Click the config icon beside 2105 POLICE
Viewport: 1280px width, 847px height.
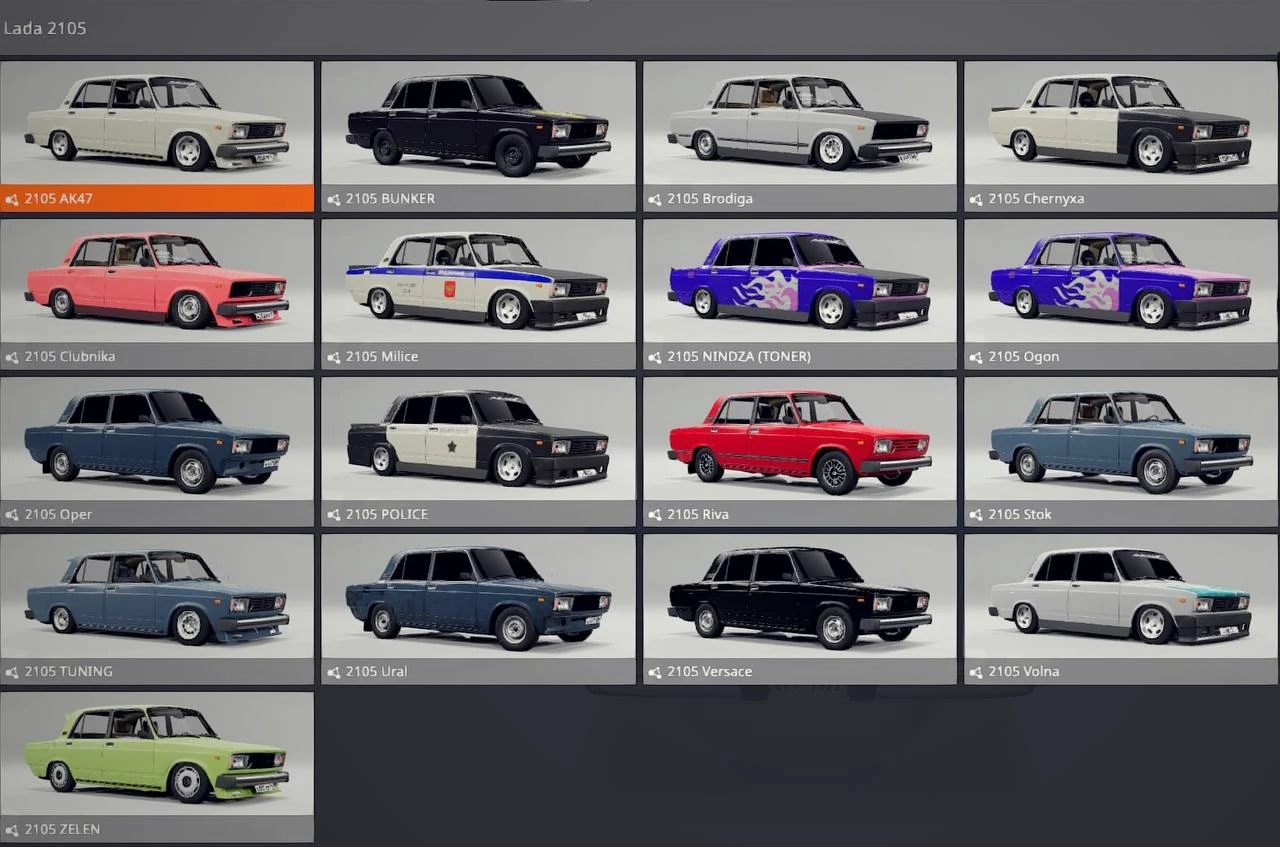click(x=333, y=514)
